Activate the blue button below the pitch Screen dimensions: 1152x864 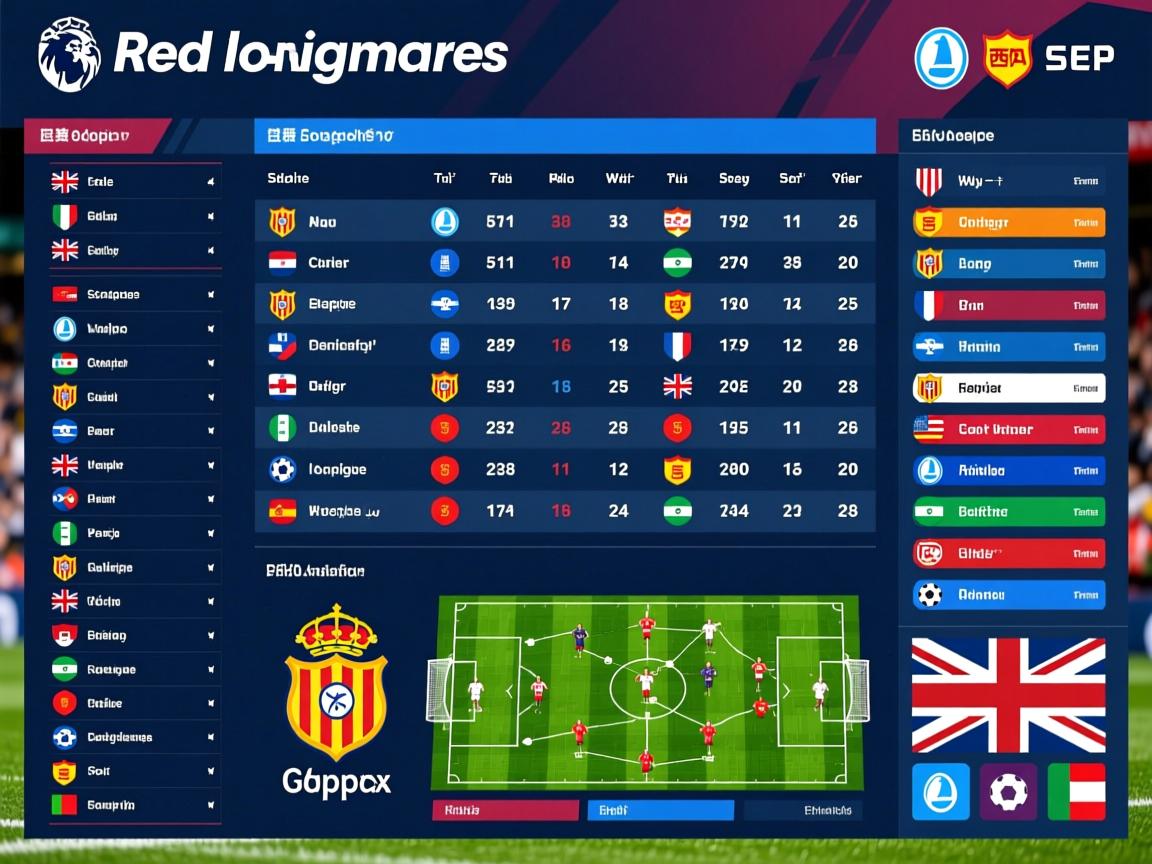pyautogui.click(x=660, y=810)
